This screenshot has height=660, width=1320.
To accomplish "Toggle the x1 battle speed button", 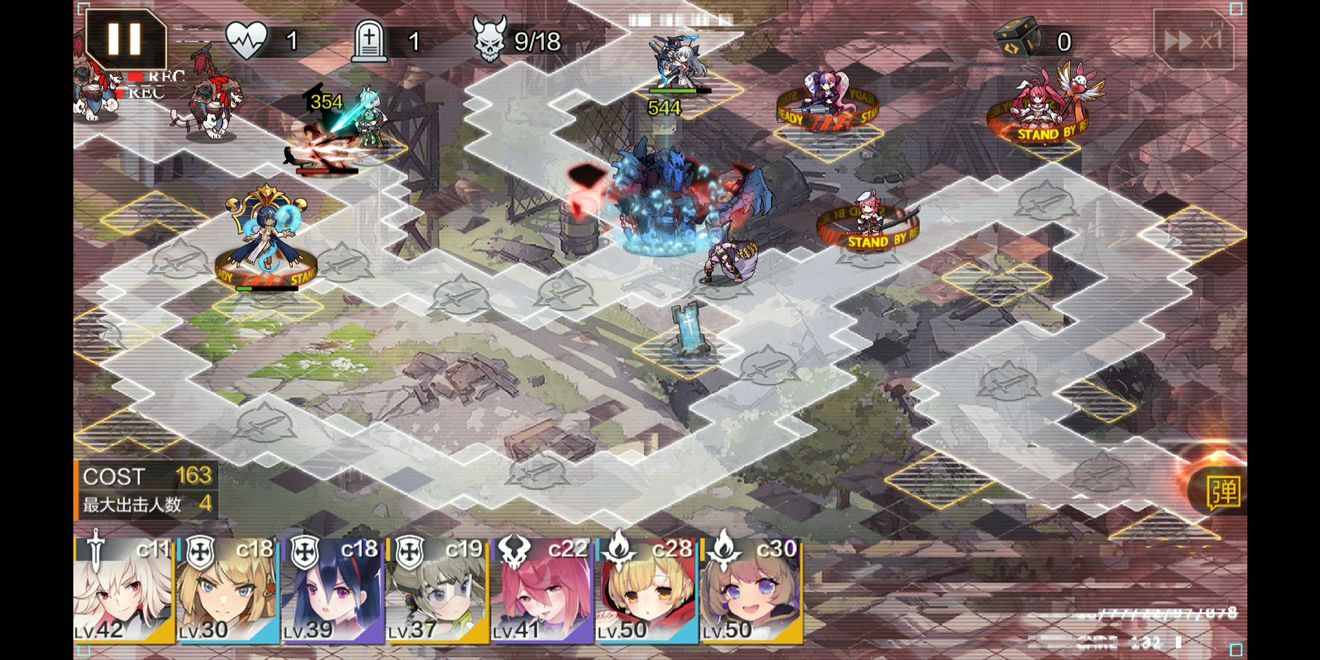I will pos(1192,40).
